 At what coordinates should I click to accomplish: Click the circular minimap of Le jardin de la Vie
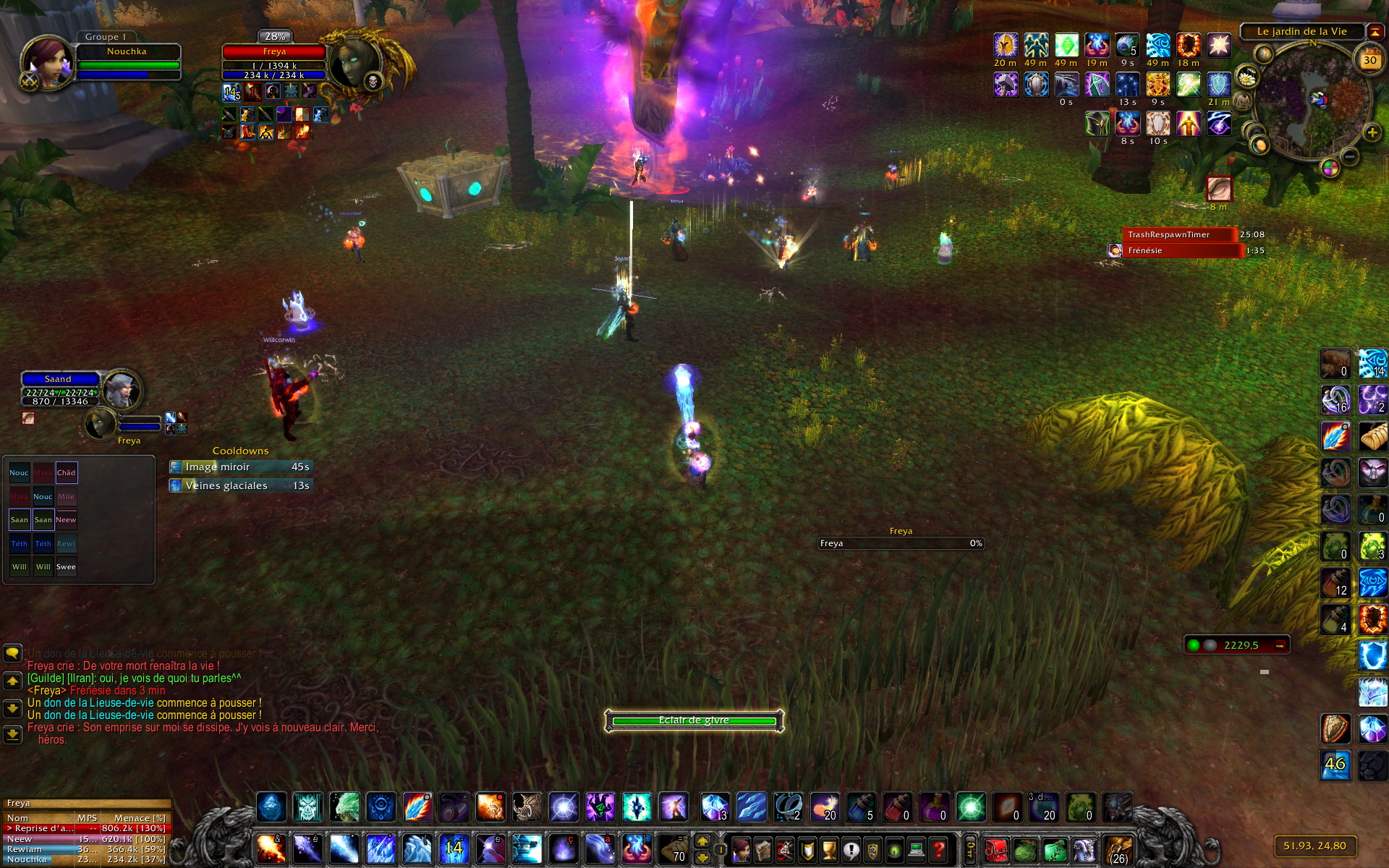1313,100
